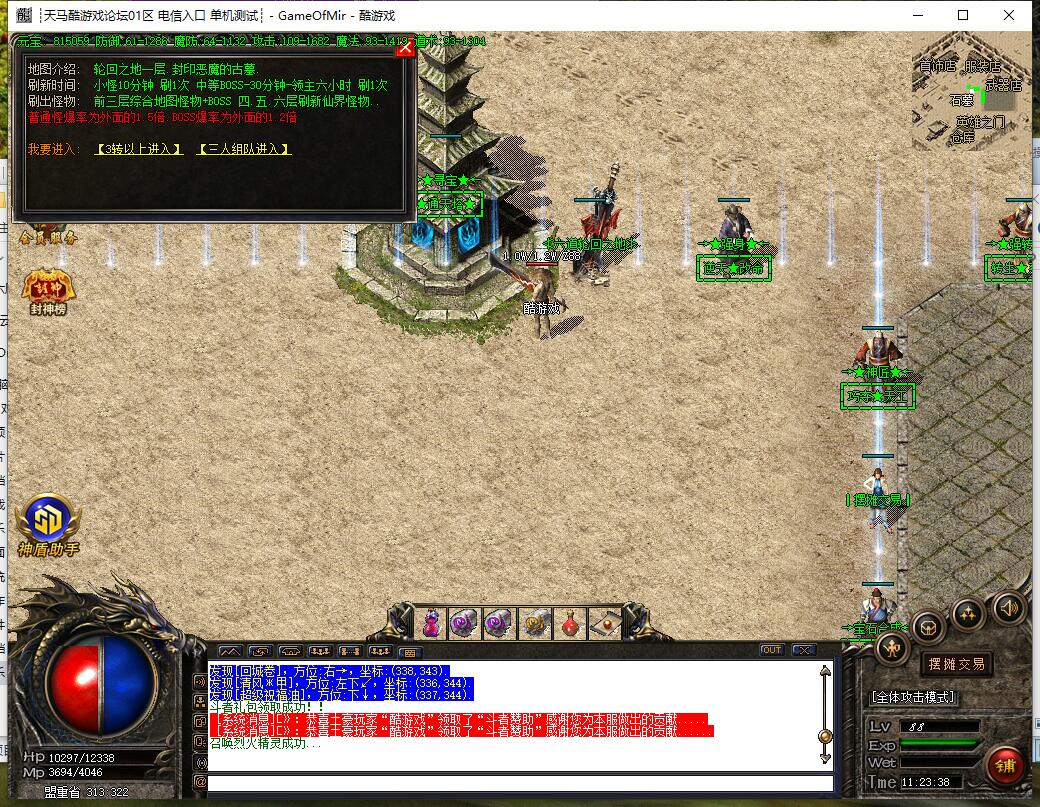This screenshot has height=807, width=1040.
Task: Use the red potion in the hotbar
Action: tap(569, 623)
